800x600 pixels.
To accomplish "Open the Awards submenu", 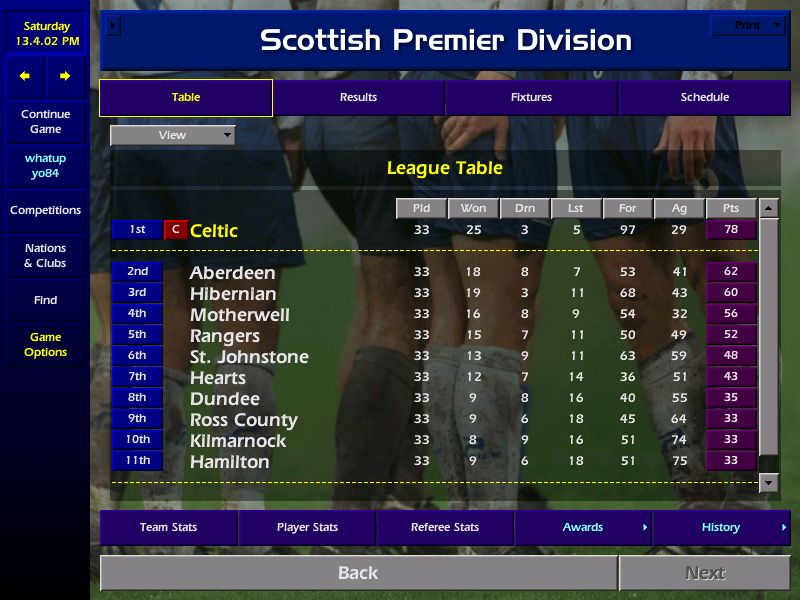I will tap(583, 528).
